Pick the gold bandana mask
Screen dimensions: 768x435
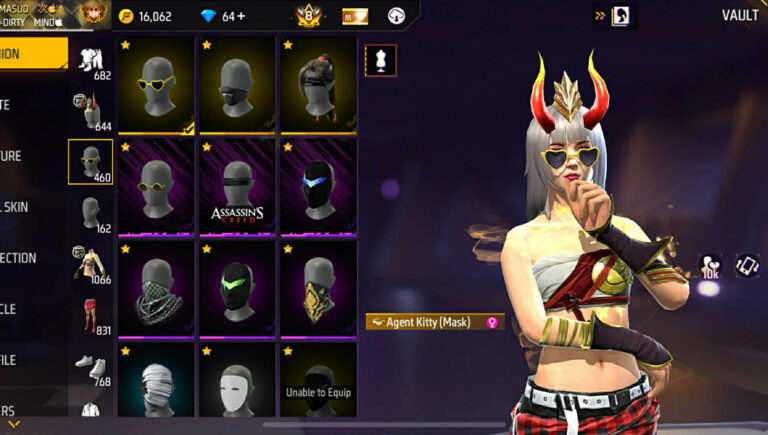[318, 288]
